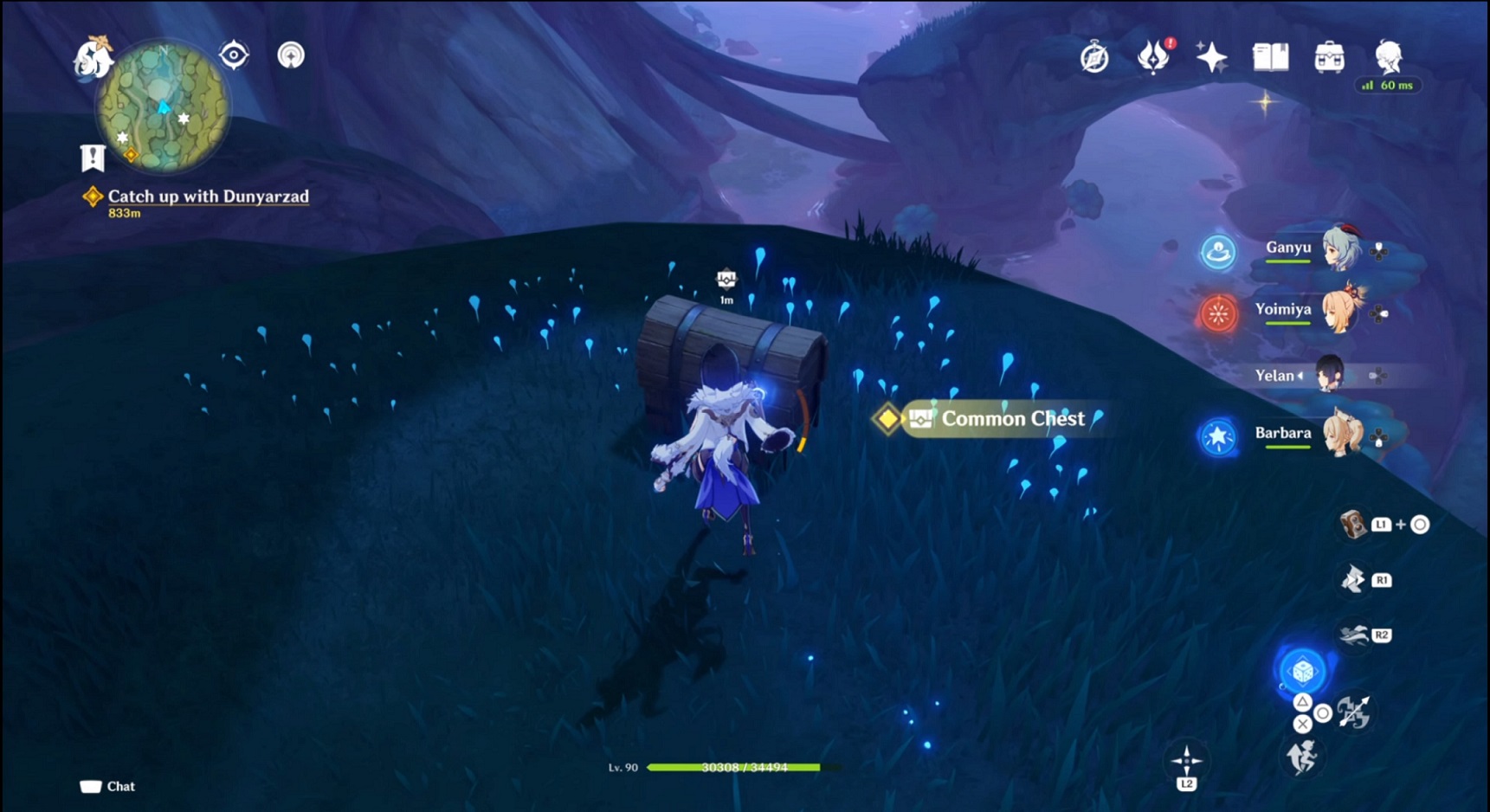Image resolution: width=1490 pixels, height=812 pixels.
Task: Click the compass icon beside the minimap
Action: coord(232,54)
